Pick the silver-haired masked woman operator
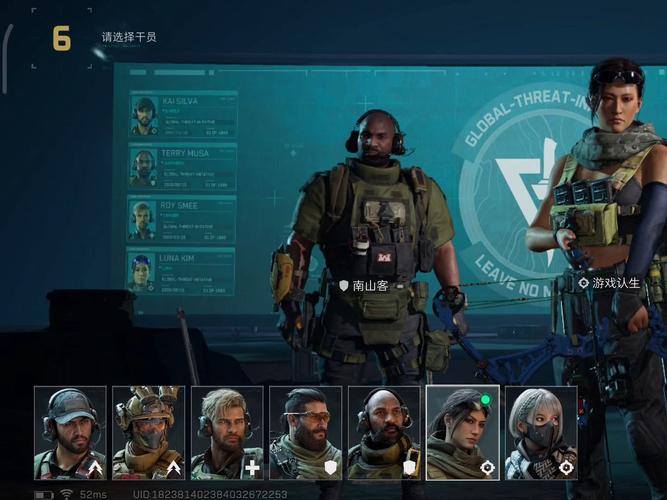This screenshot has width=667, height=500. (541, 432)
